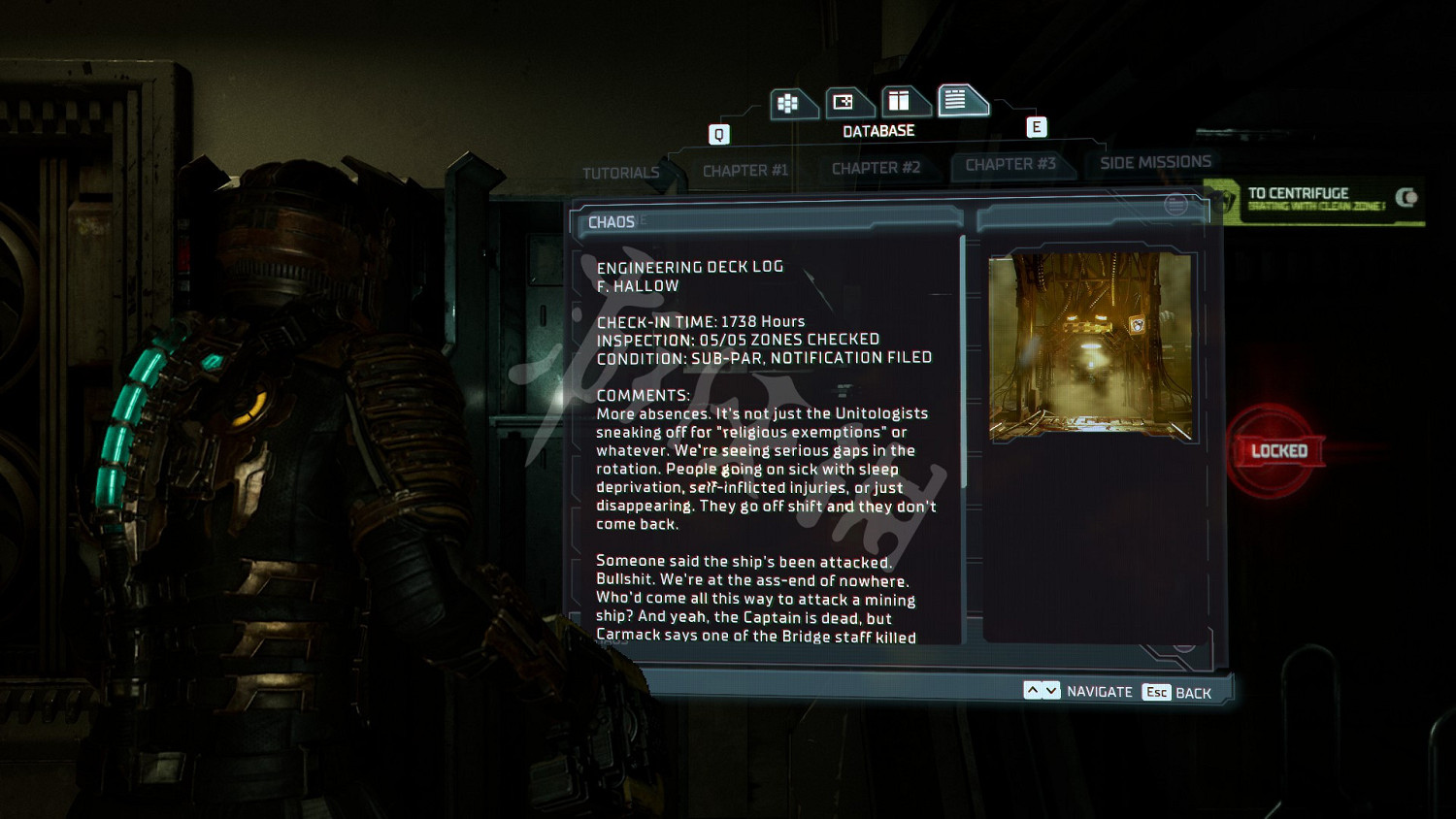Image resolution: width=1456 pixels, height=819 pixels.
Task: View the Side Missions category
Action: tap(1155, 162)
